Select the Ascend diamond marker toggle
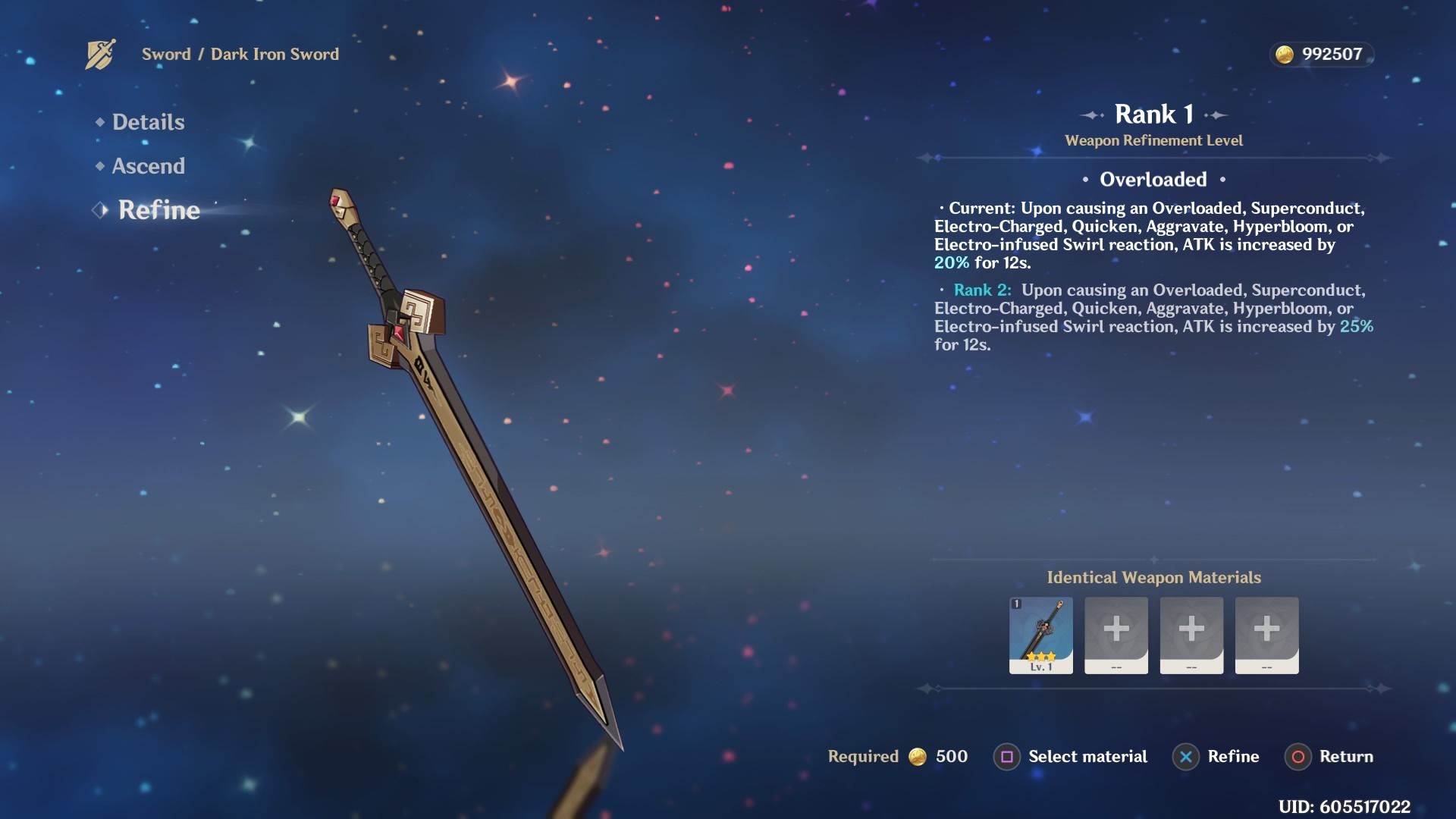 click(x=99, y=166)
